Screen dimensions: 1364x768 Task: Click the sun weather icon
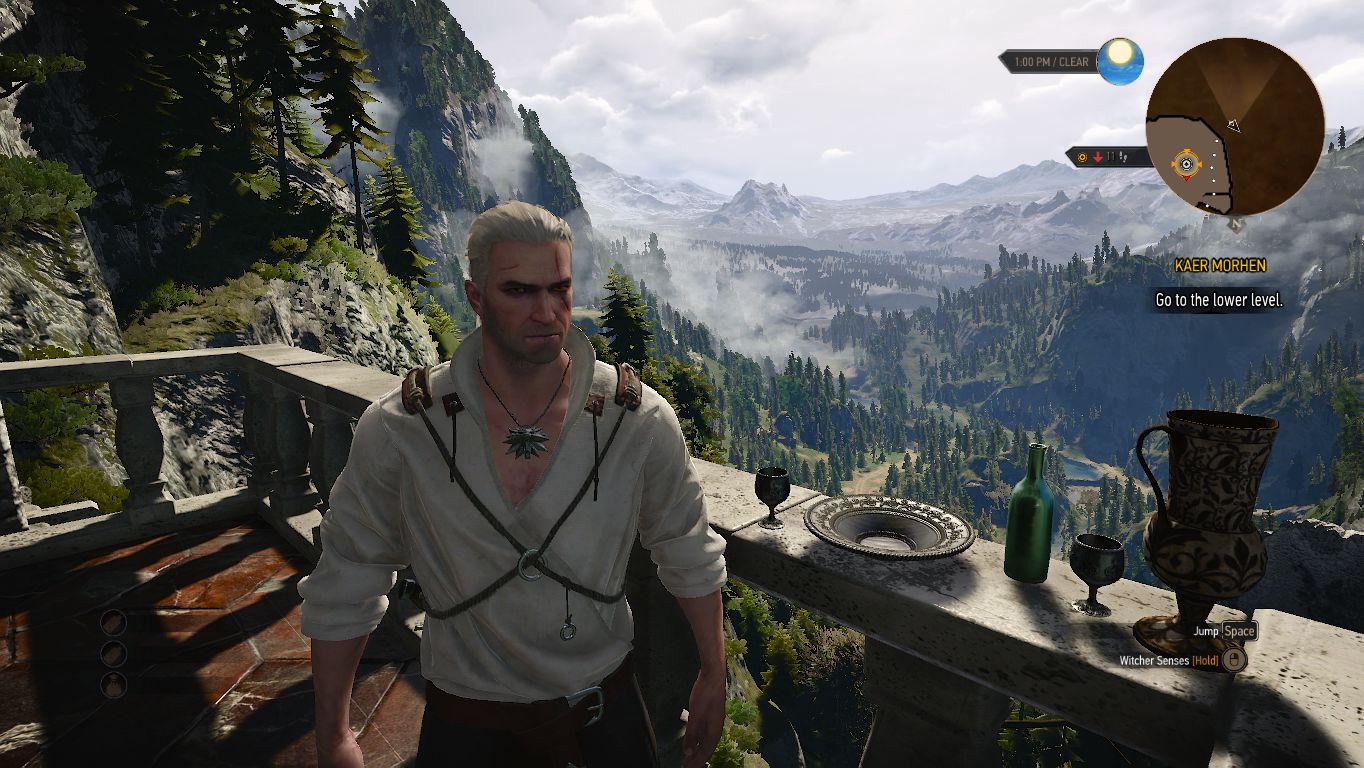pos(1120,60)
